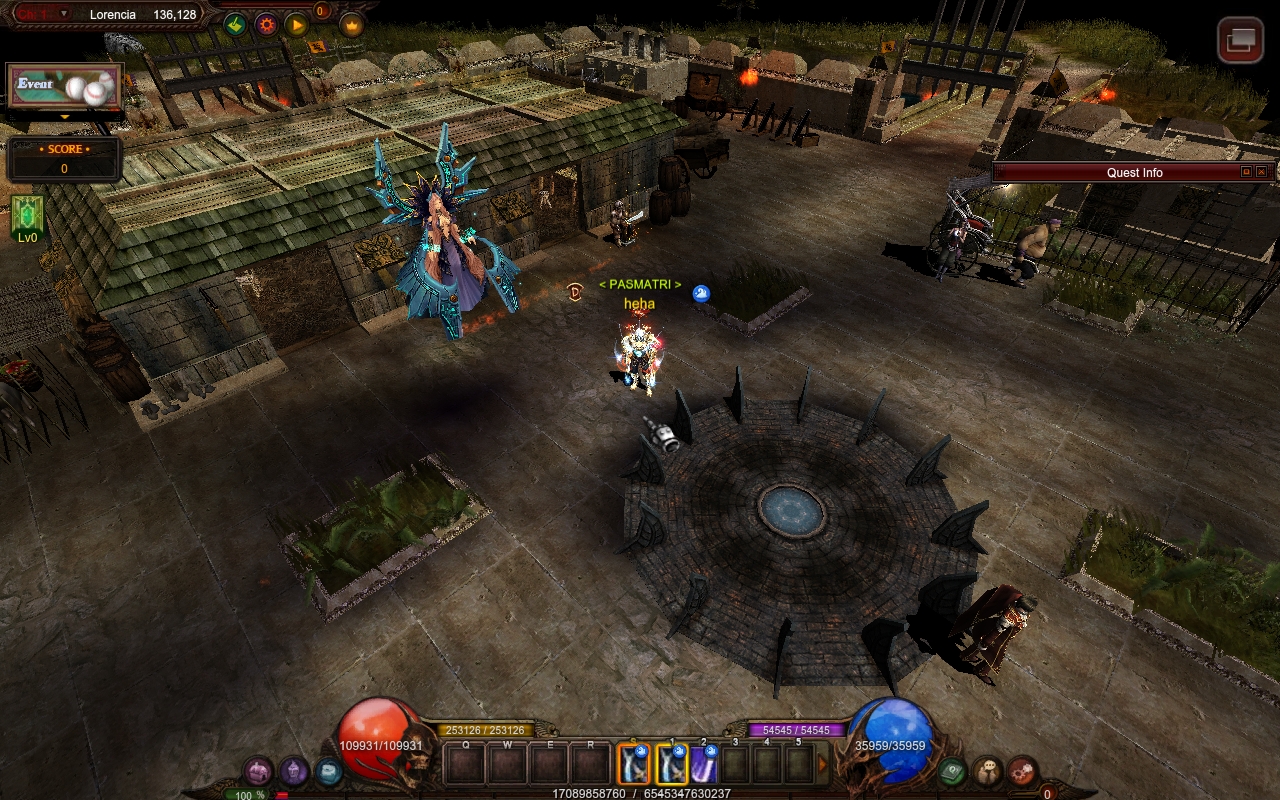Open the pink treasure chest inventory icon
1280x800 pixels.
coord(258,771)
